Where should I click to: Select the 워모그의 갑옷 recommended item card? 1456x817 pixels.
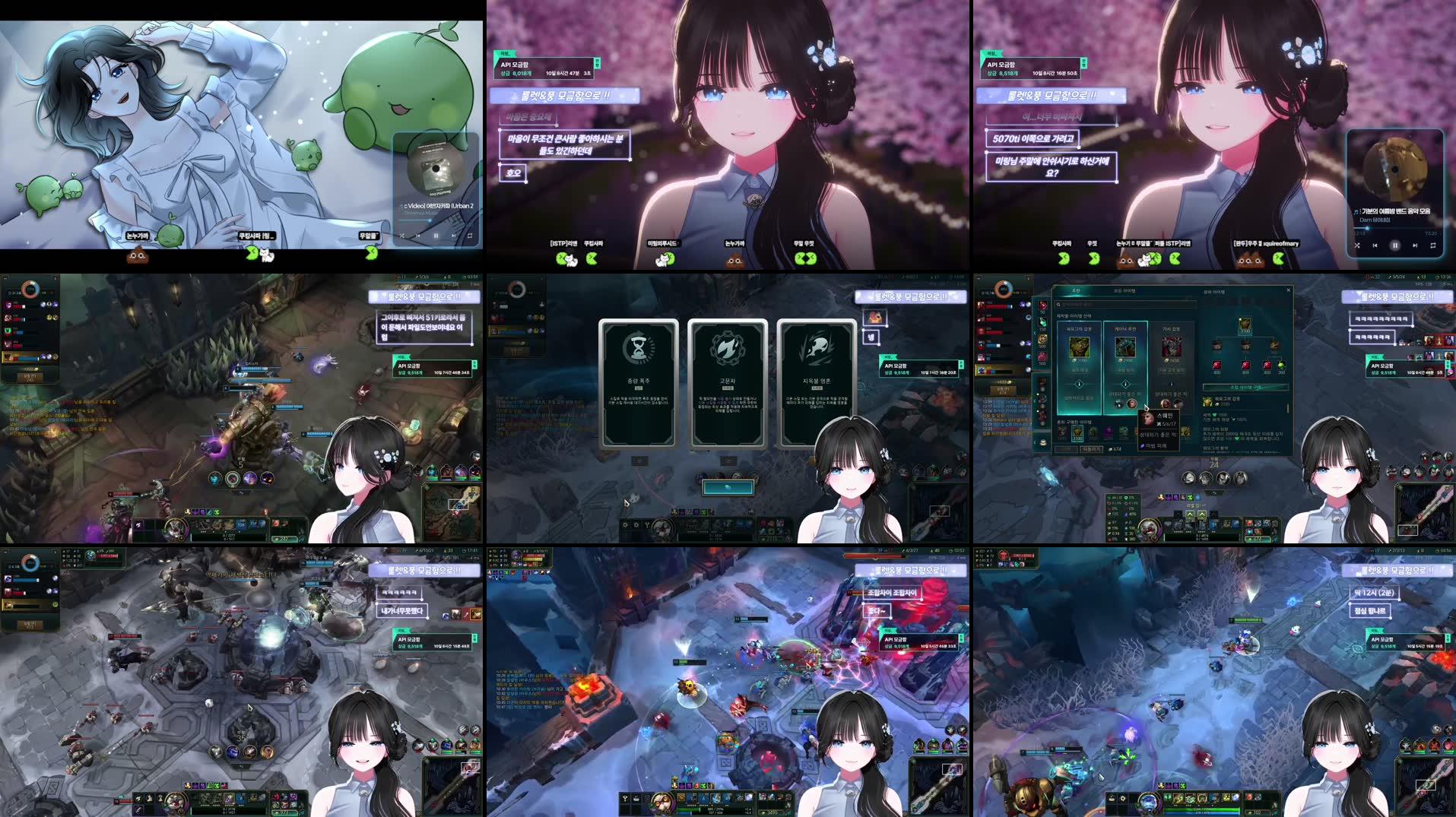1079,361
